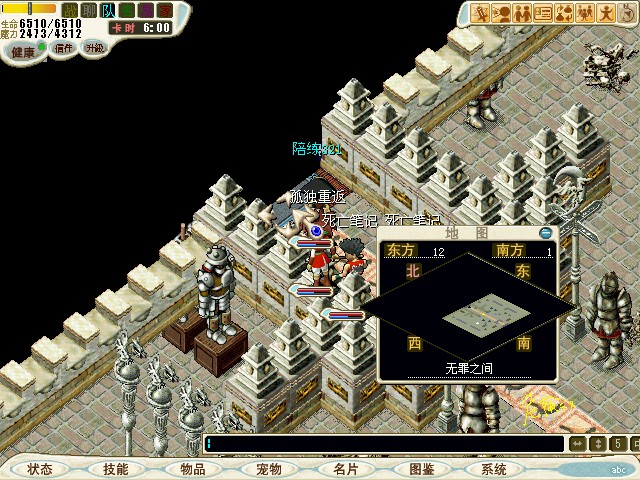Open the 物品 items menu
640x480 pixels.
click(x=193, y=468)
